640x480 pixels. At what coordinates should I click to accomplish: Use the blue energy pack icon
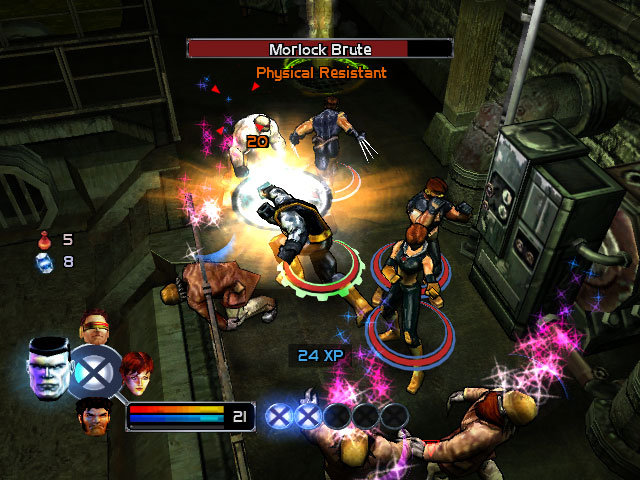pos(43,262)
